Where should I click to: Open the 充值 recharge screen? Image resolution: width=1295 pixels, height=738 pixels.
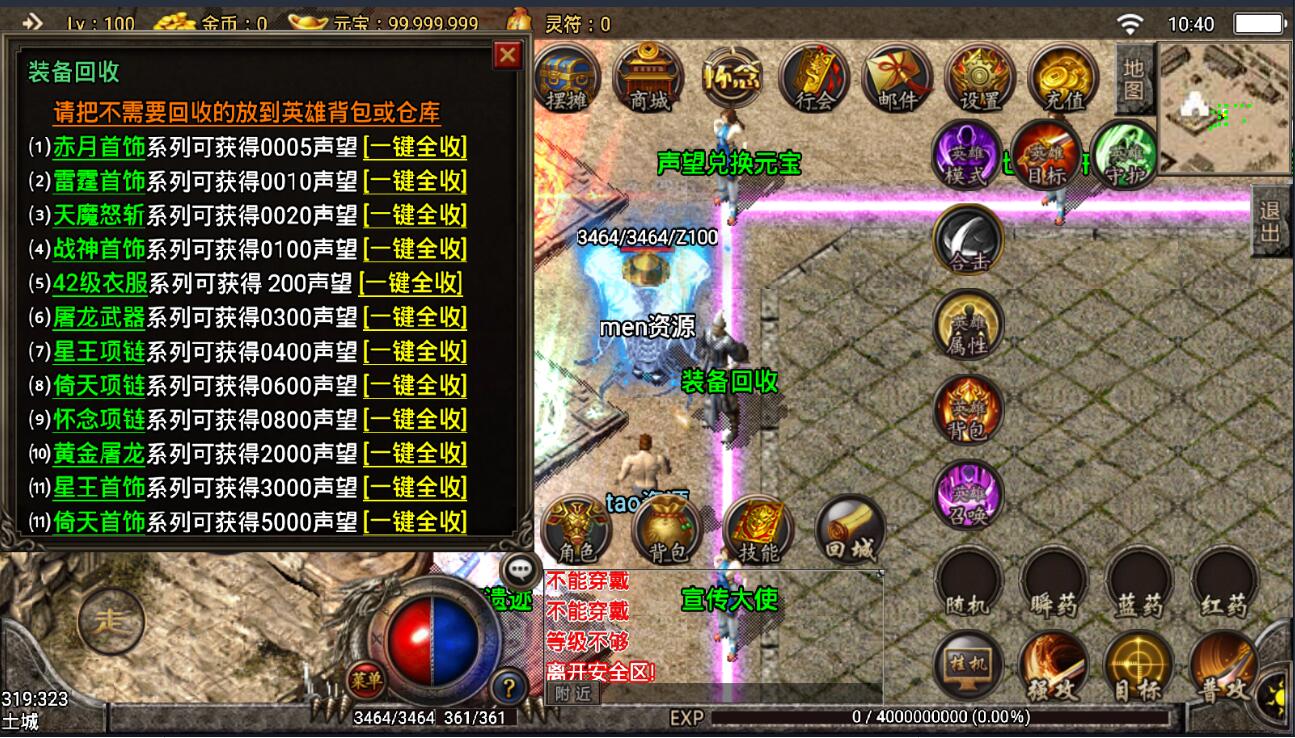coord(1063,77)
